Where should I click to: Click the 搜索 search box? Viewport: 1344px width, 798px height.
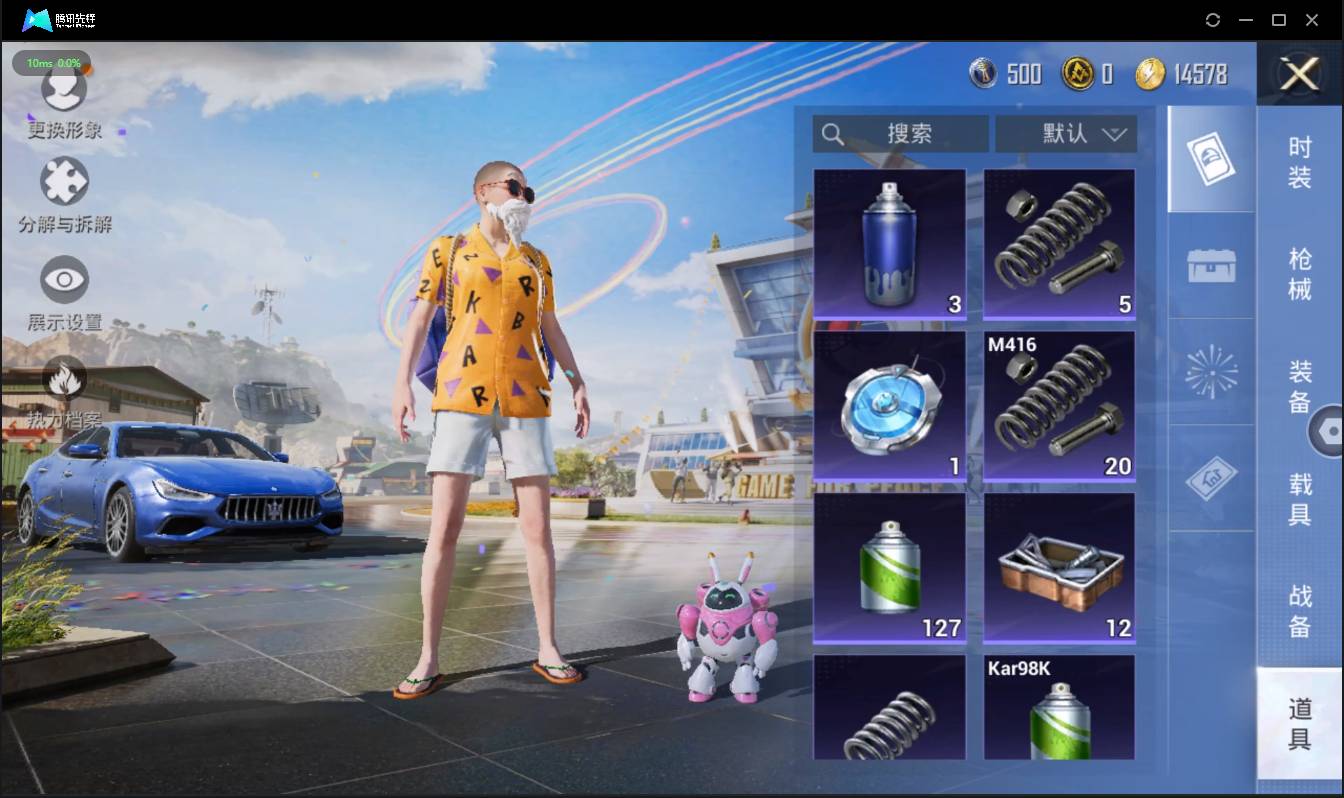(x=900, y=134)
